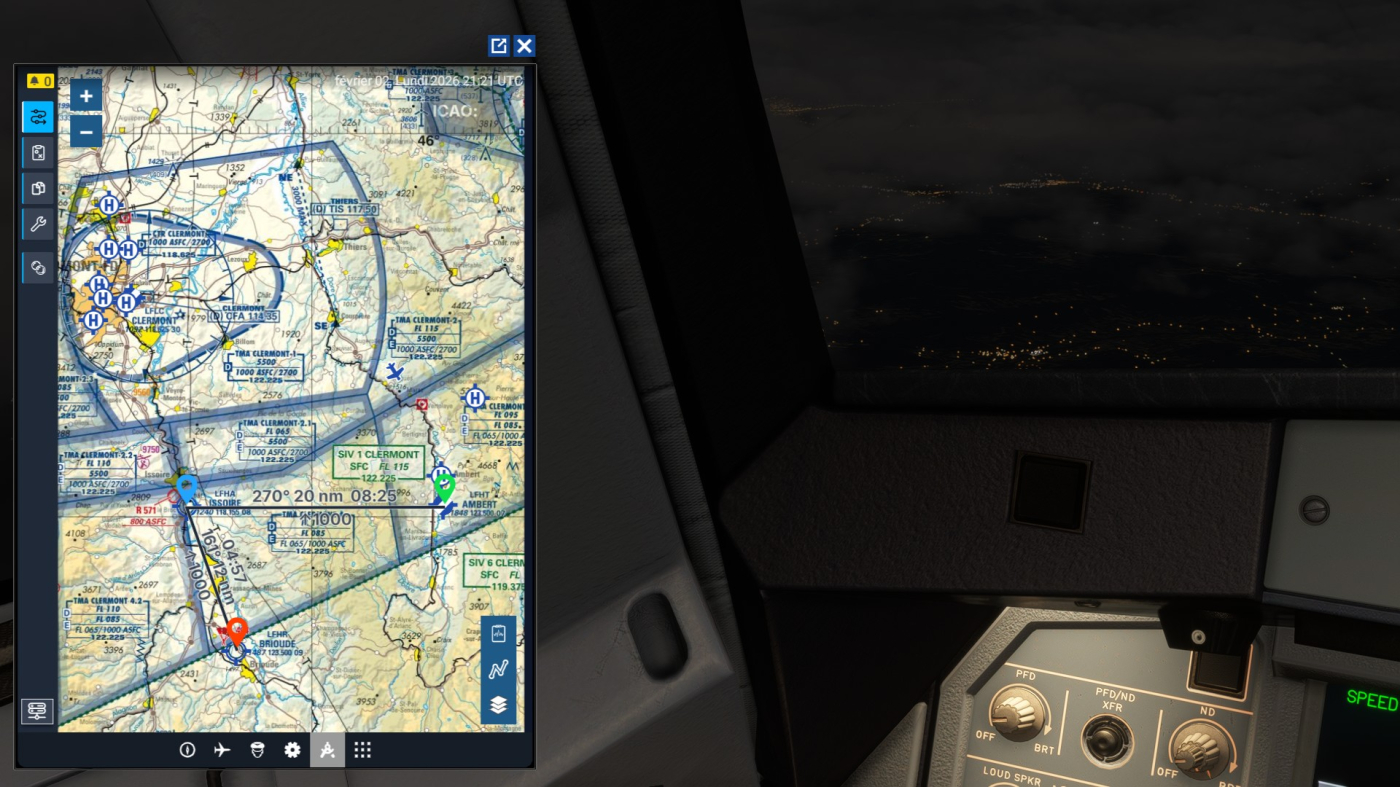Show the elevation profile chart
This screenshot has height=787, width=1400.
[x=497, y=633]
